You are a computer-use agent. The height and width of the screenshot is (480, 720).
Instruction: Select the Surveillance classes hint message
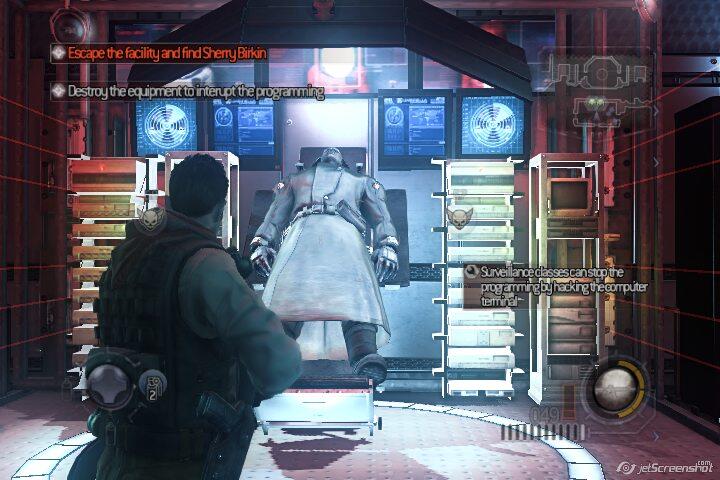544,285
